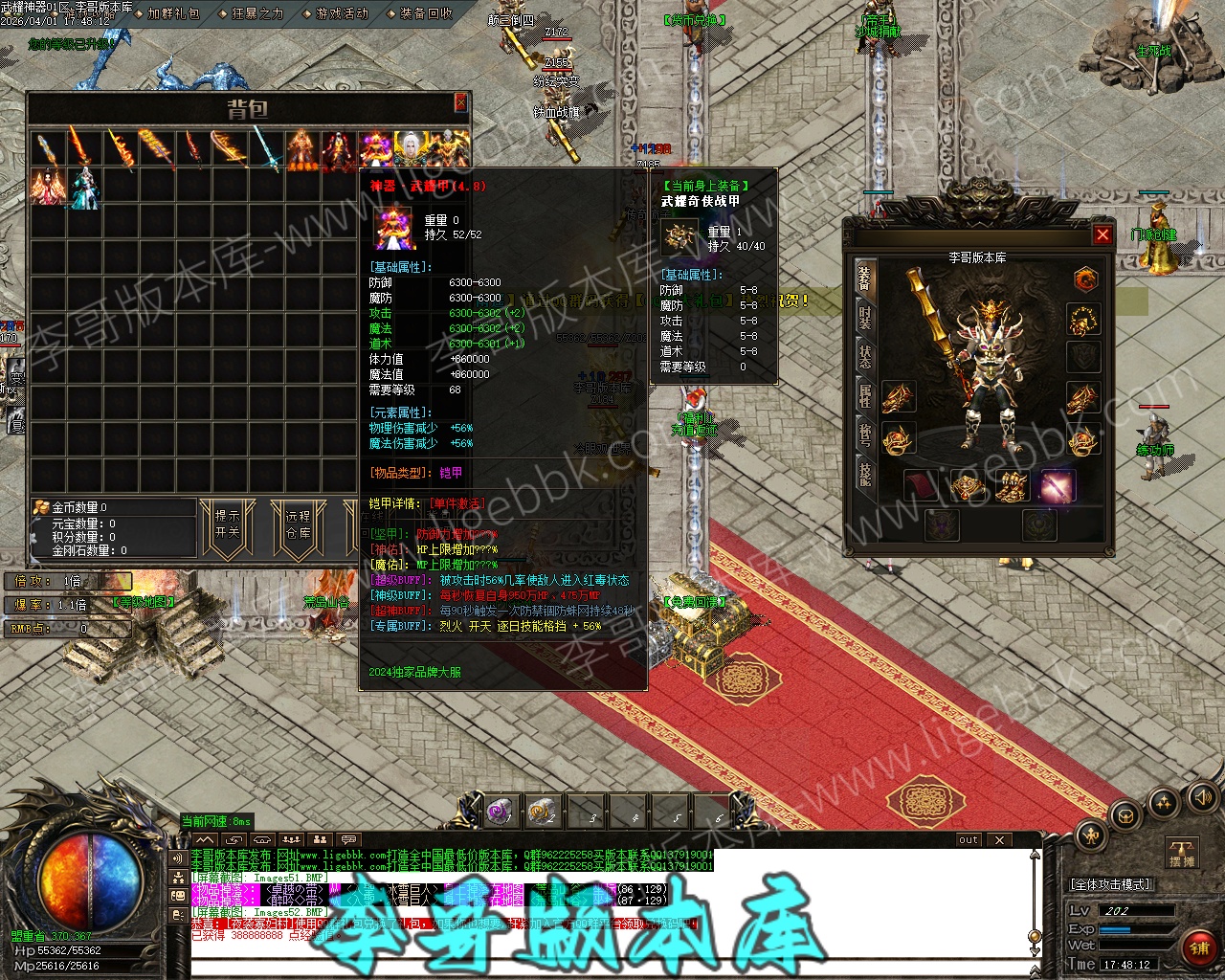Click the chat box out button
The image size is (1225, 980).
coord(969,840)
